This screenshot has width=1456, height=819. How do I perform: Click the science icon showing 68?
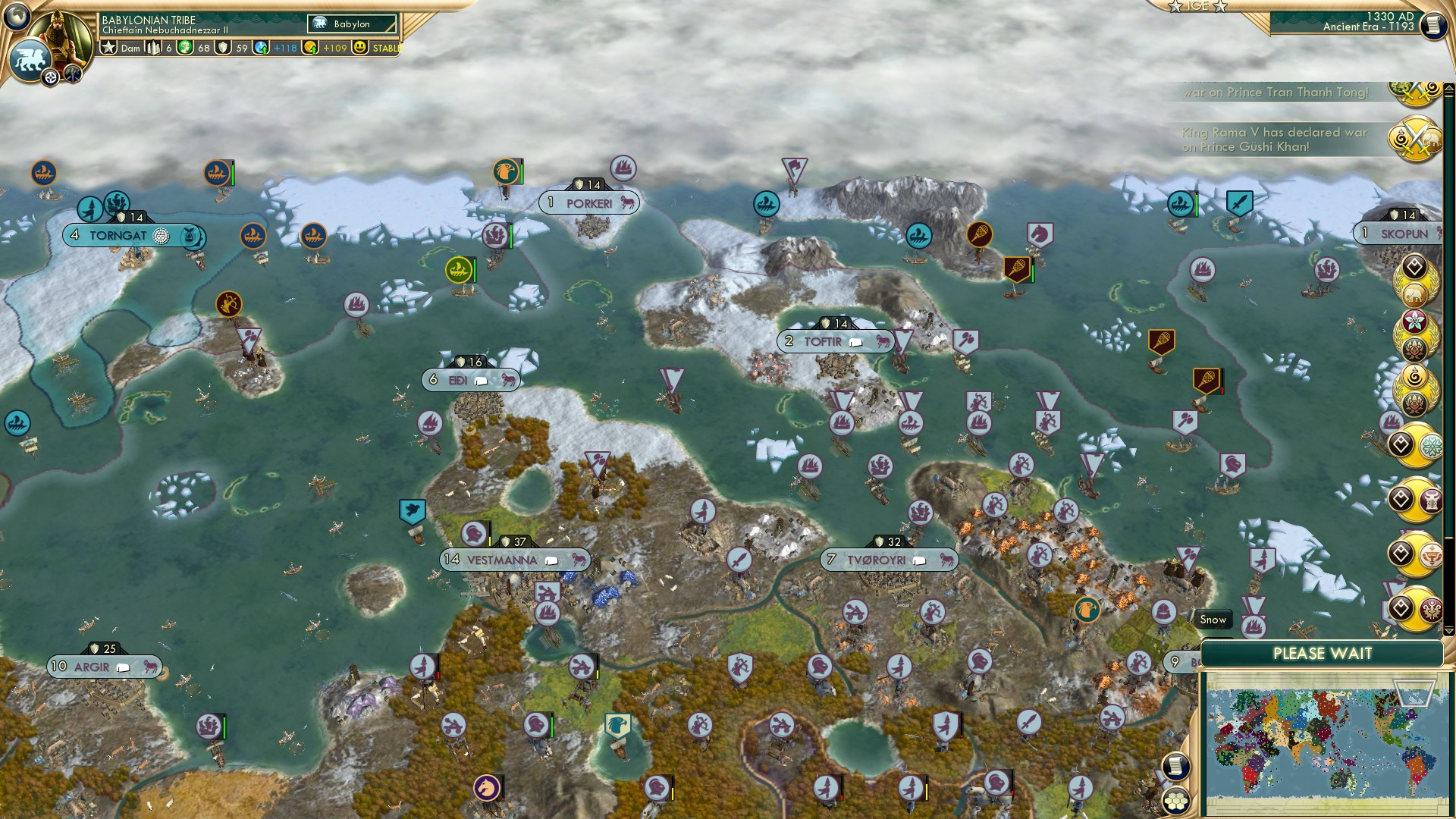pyautogui.click(x=186, y=46)
